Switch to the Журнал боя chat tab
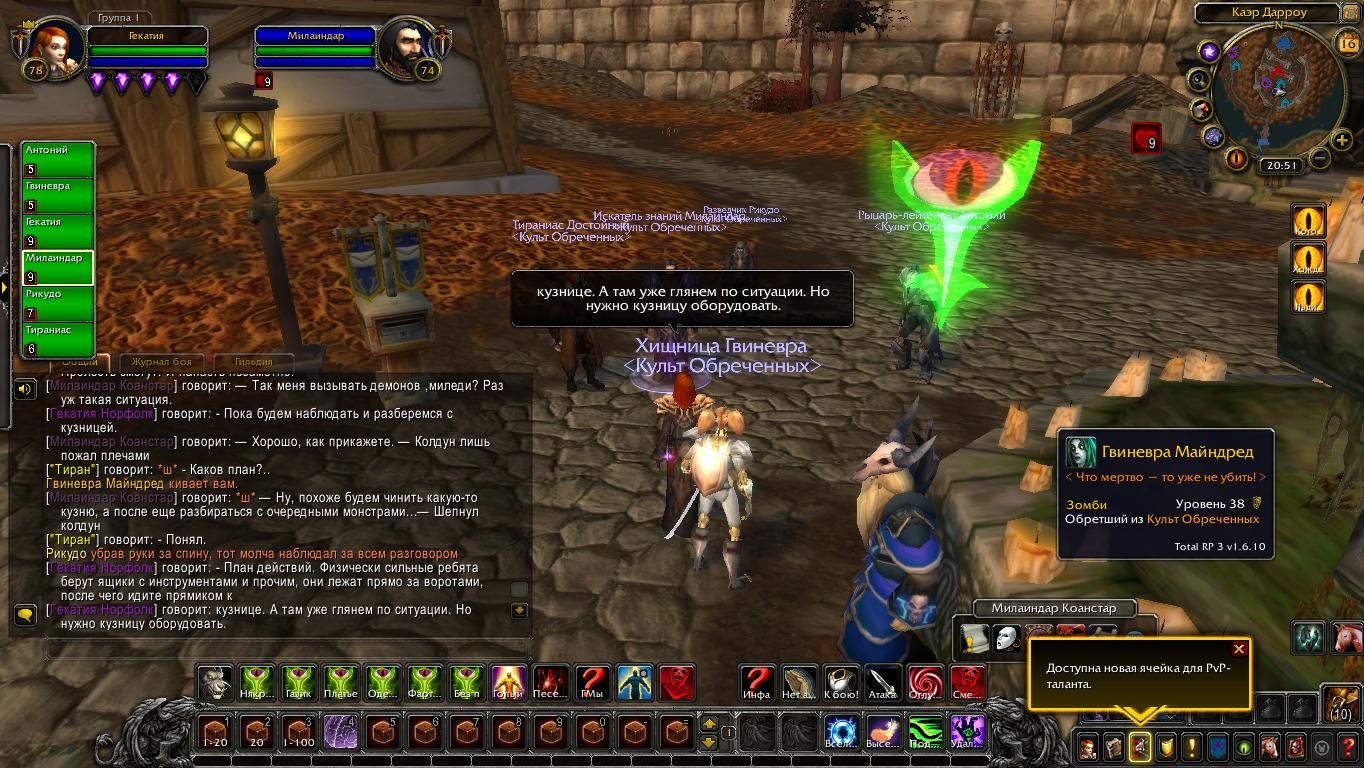Viewport: 1364px width, 768px height. click(x=162, y=362)
